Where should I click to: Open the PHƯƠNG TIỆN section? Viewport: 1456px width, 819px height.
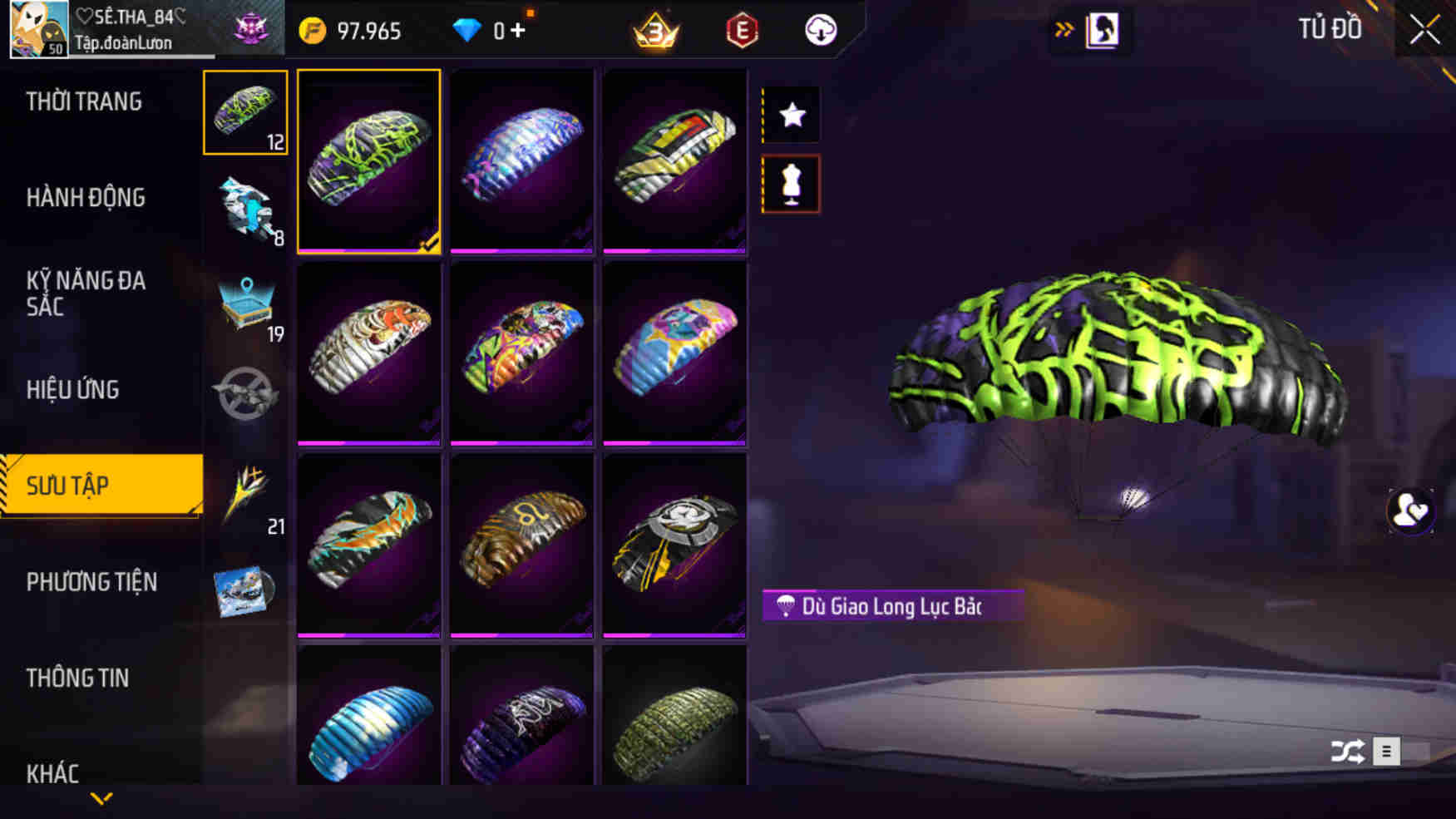point(91,583)
